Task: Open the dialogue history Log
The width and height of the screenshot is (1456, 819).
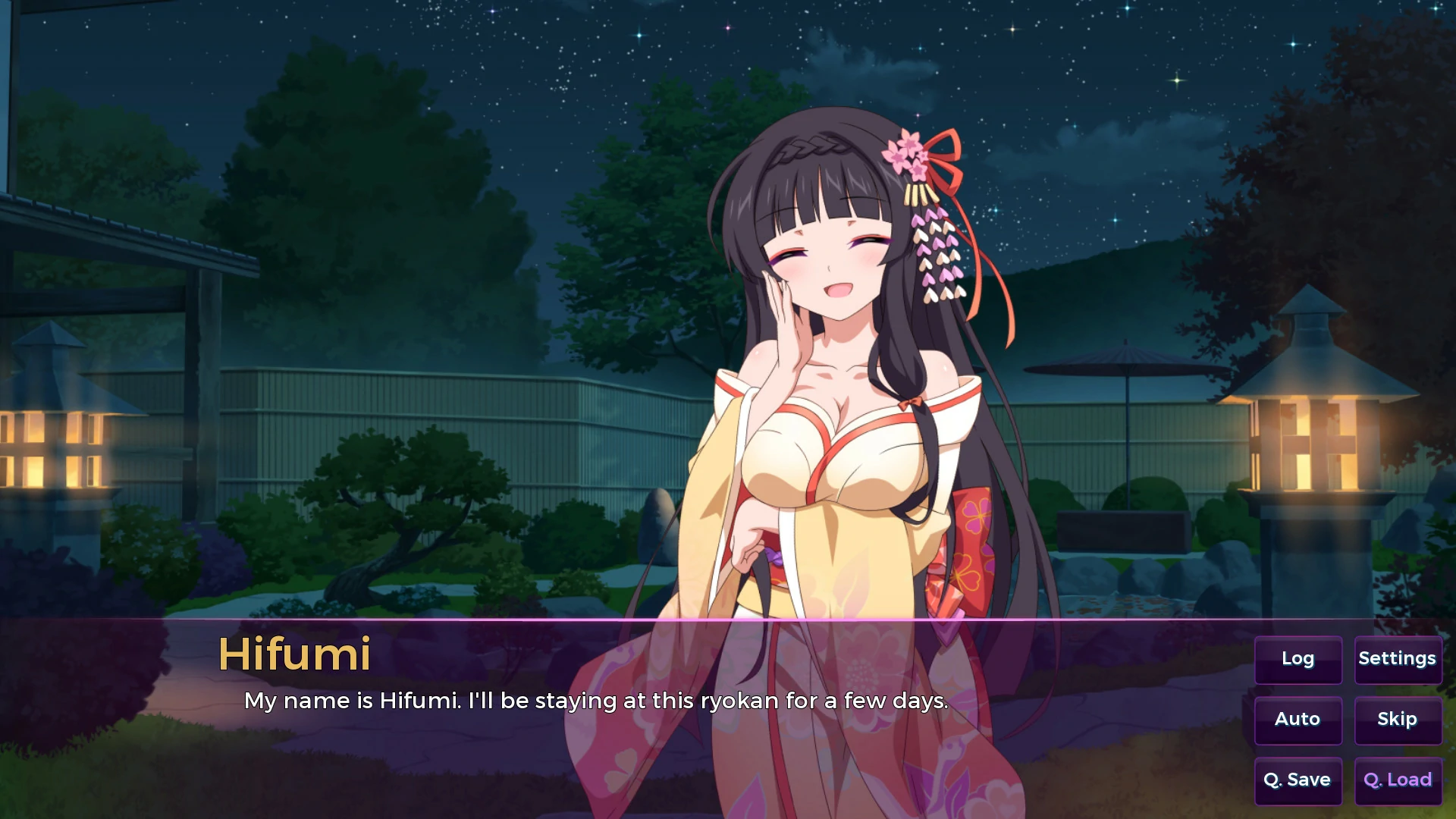Action: point(1298,659)
